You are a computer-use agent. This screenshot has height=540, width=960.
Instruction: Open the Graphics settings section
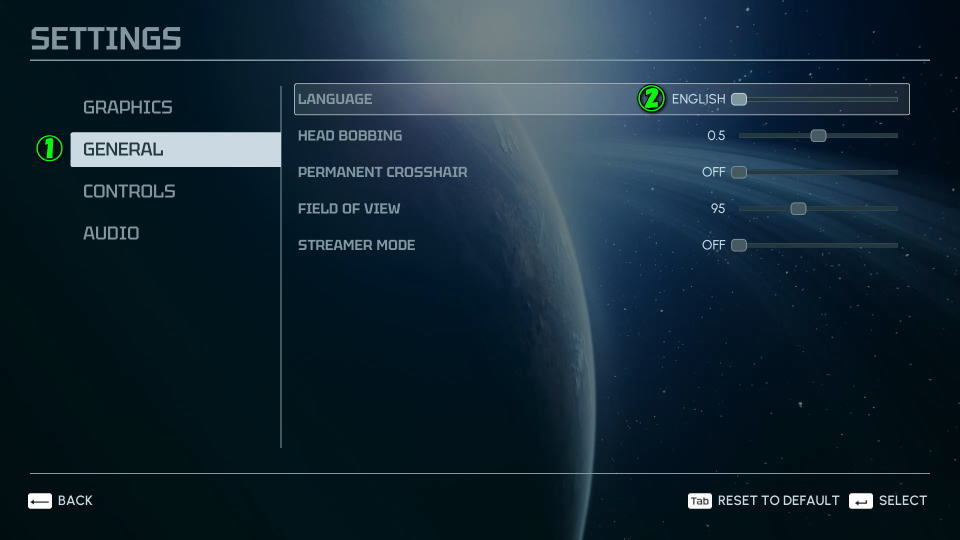tap(127, 107)
